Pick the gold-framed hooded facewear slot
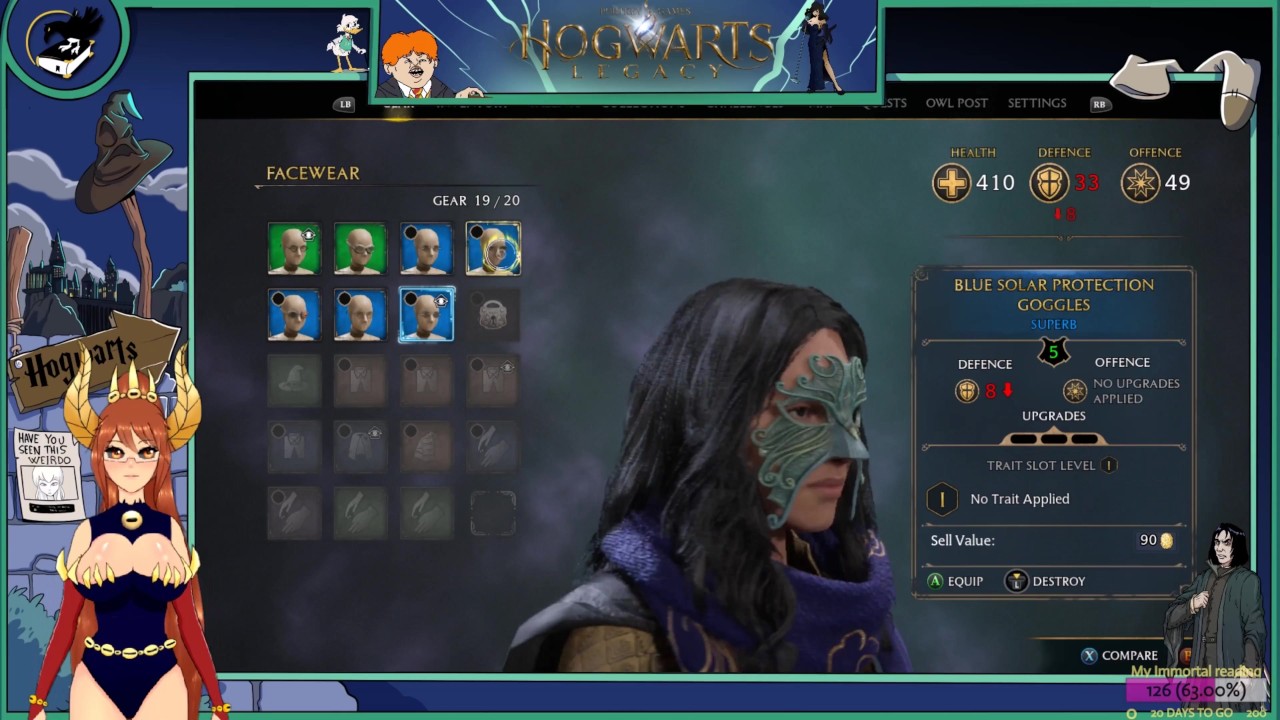Image resolution: width=1280 pixels, height=720 pixels. click(493, 248)
